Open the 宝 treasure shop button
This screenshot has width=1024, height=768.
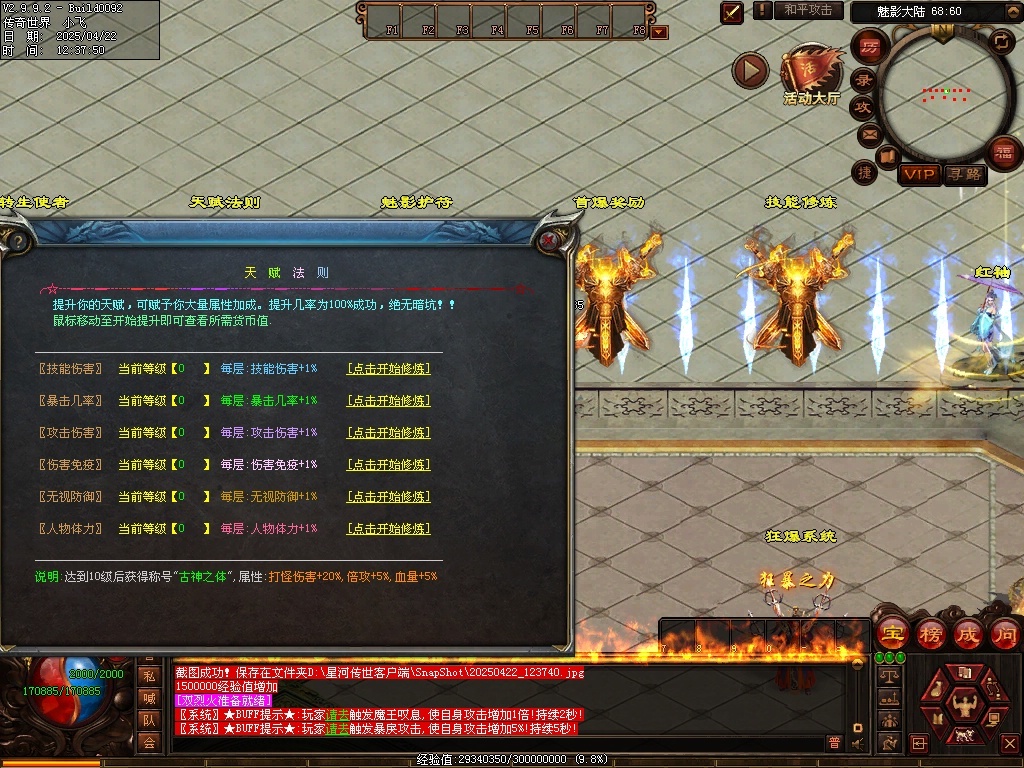tap(892, 633)
